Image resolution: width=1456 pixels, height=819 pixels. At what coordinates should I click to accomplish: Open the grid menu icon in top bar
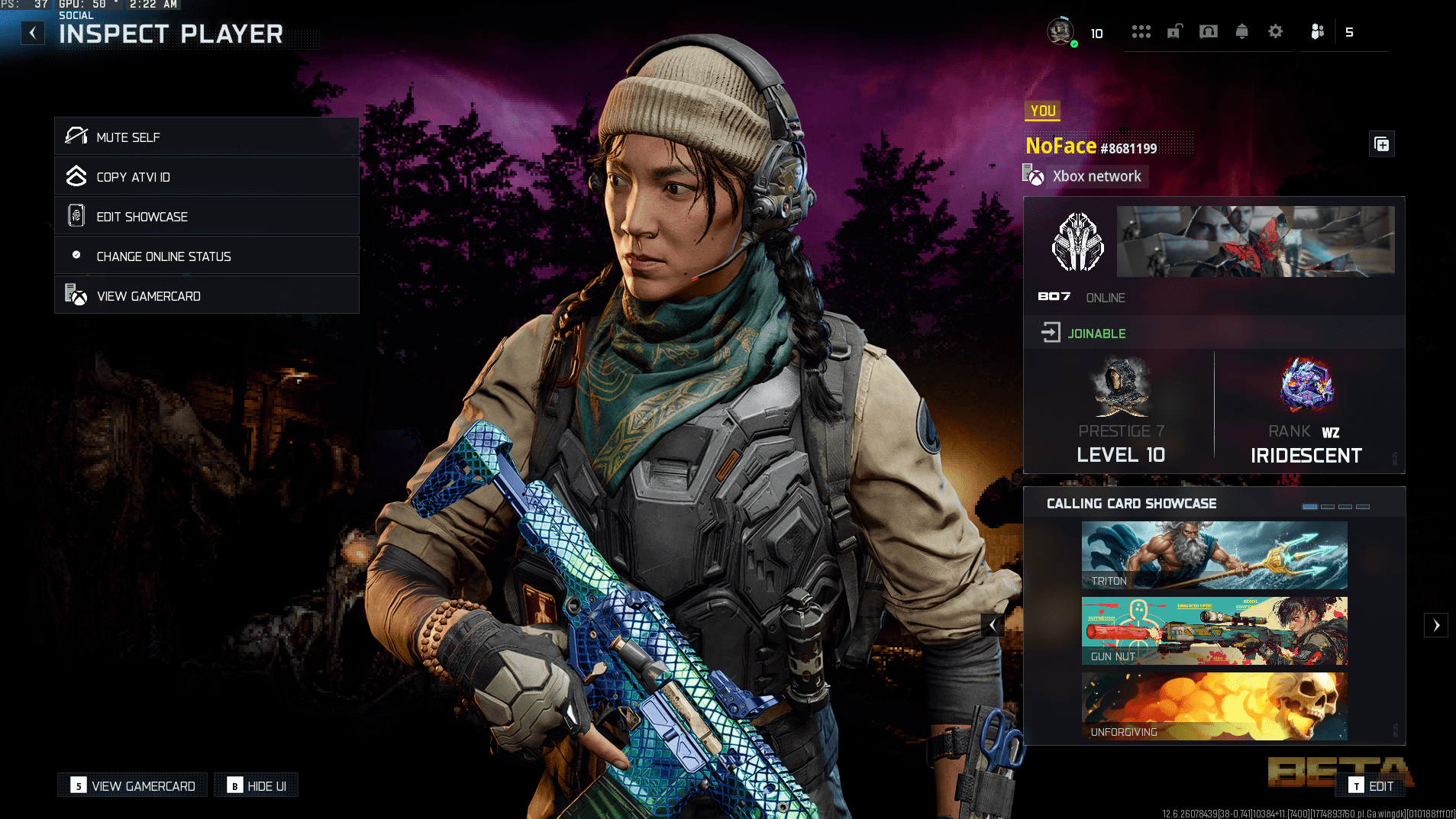[x=1141, y=32]
